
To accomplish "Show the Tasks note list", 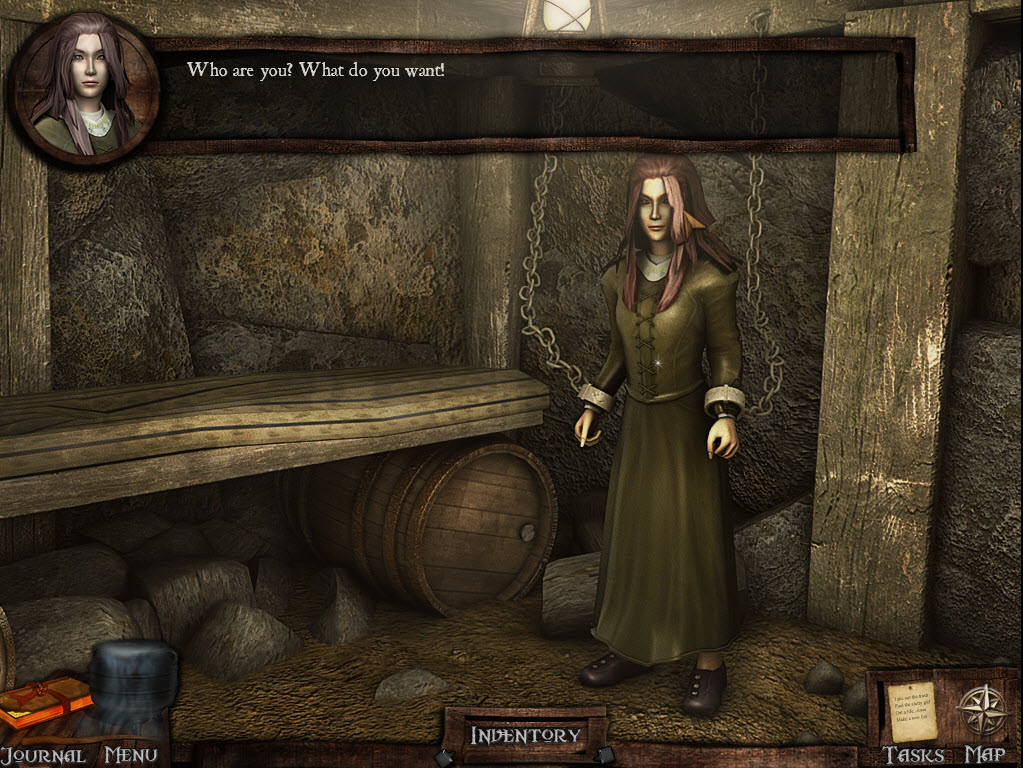I will [x=913, y=712].
